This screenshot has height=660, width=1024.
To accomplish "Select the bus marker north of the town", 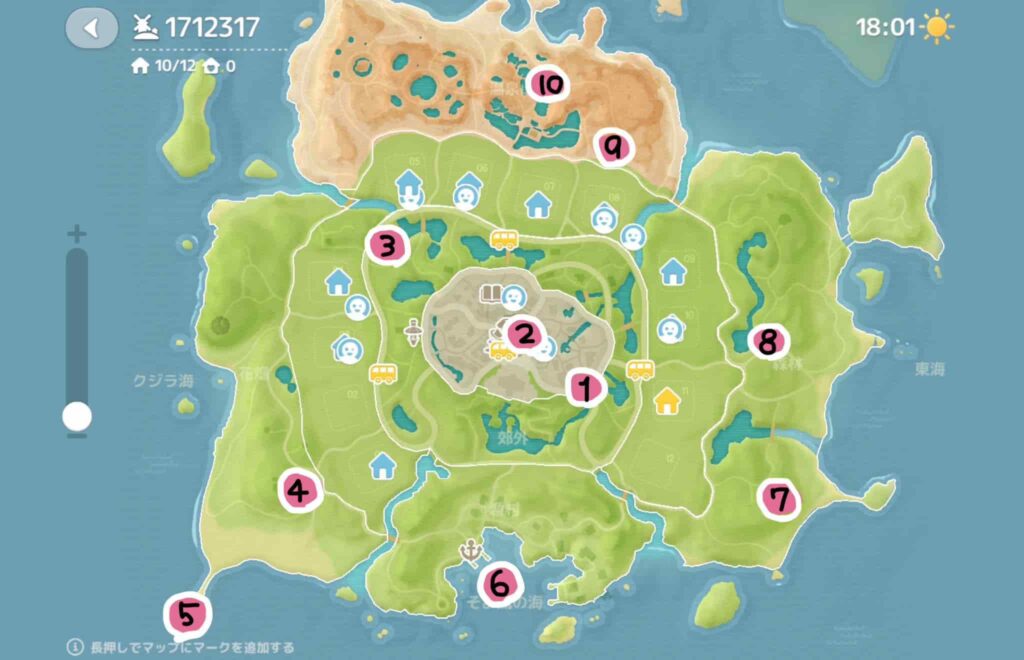I will tap(504, 240).
